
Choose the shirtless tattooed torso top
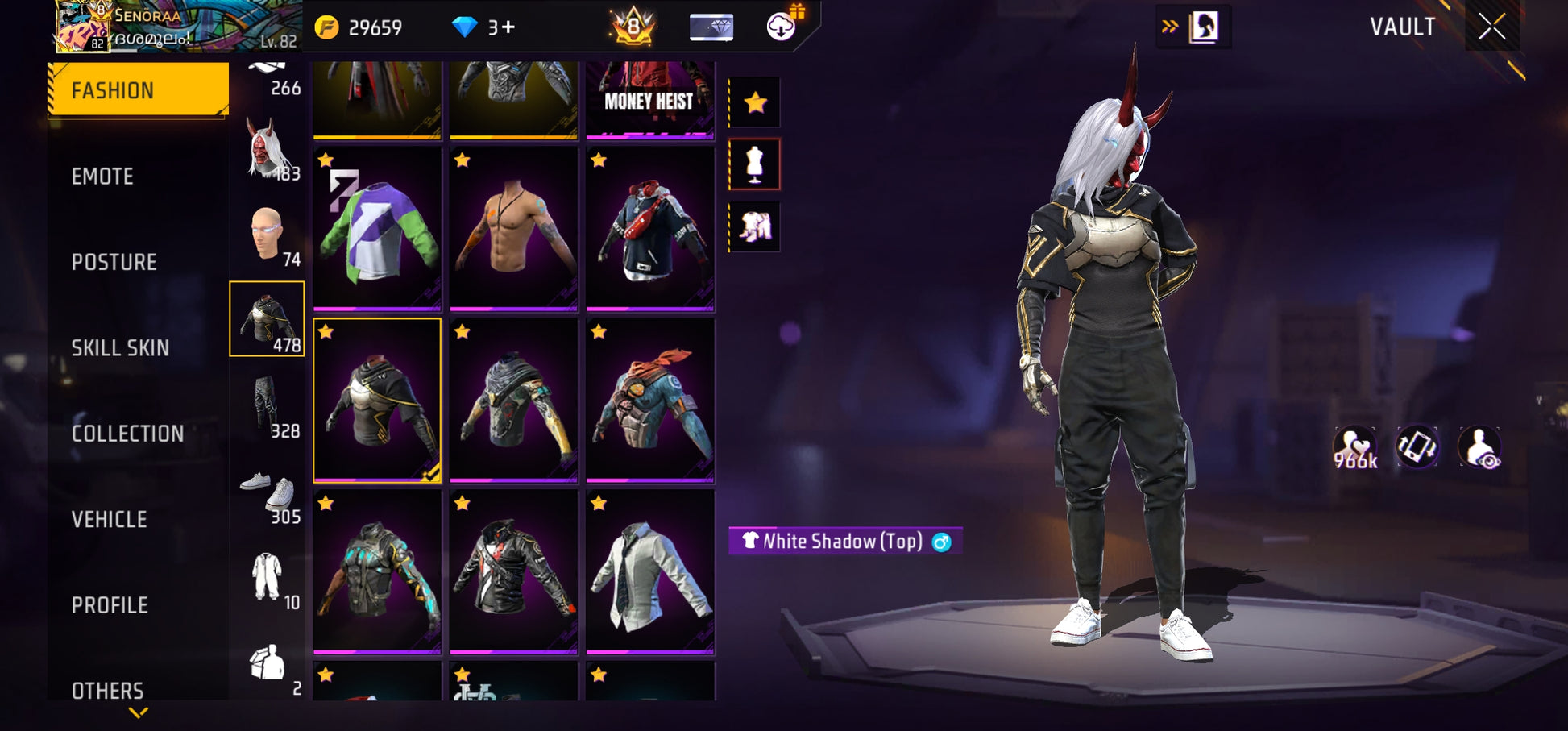(513, 230)
